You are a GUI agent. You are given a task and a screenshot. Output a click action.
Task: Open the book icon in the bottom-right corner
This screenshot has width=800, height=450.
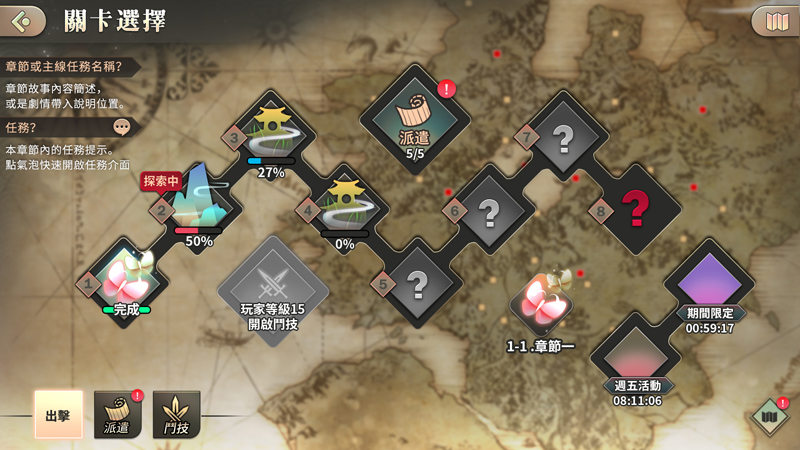(769, 416)
